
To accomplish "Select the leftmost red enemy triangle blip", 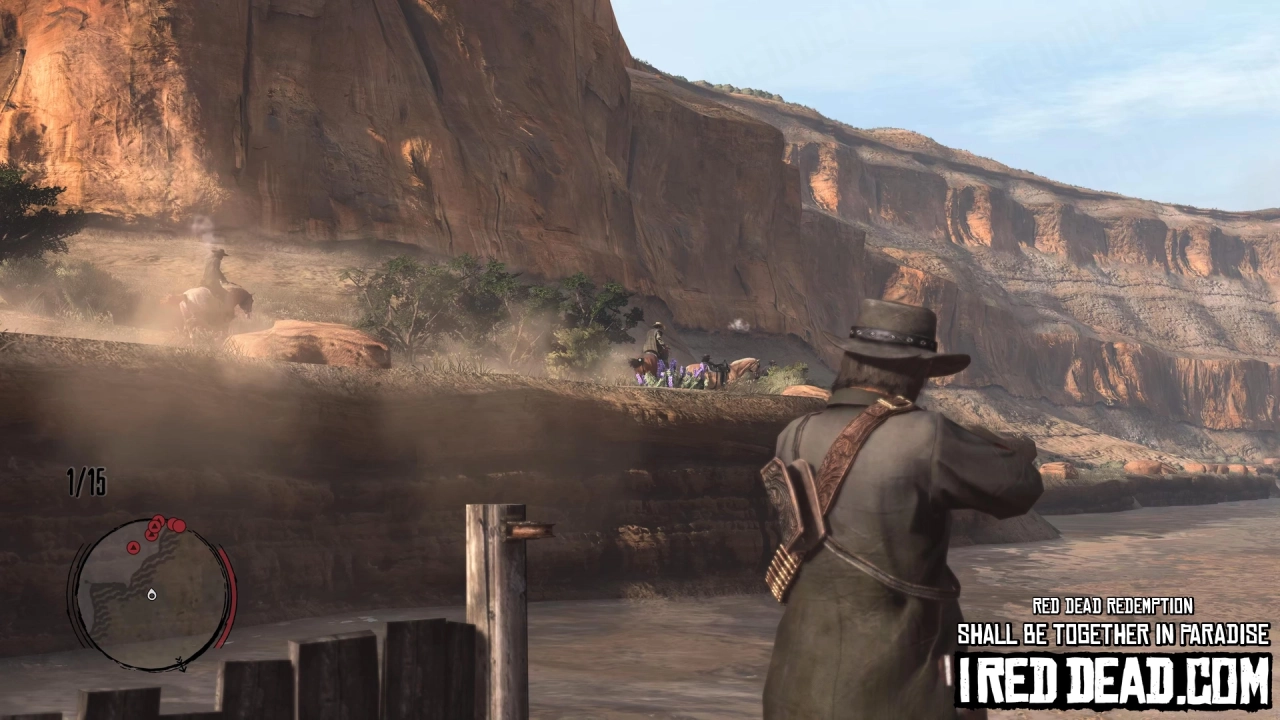I will 133,547.
